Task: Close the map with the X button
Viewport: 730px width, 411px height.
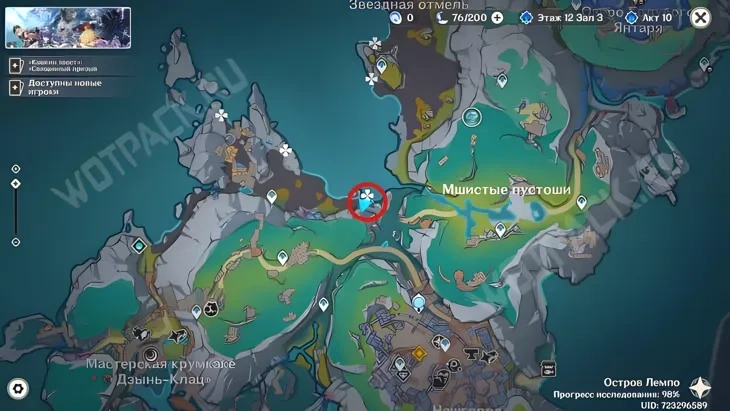Action: point(700,17)
